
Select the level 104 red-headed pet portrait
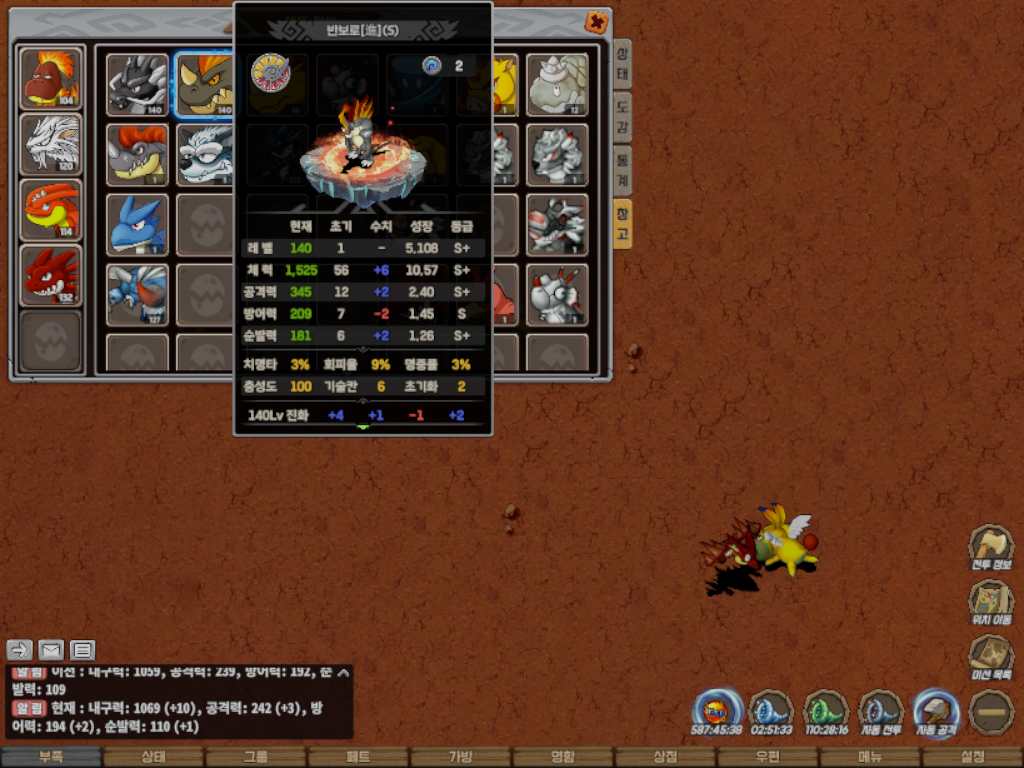coord(51,77)
